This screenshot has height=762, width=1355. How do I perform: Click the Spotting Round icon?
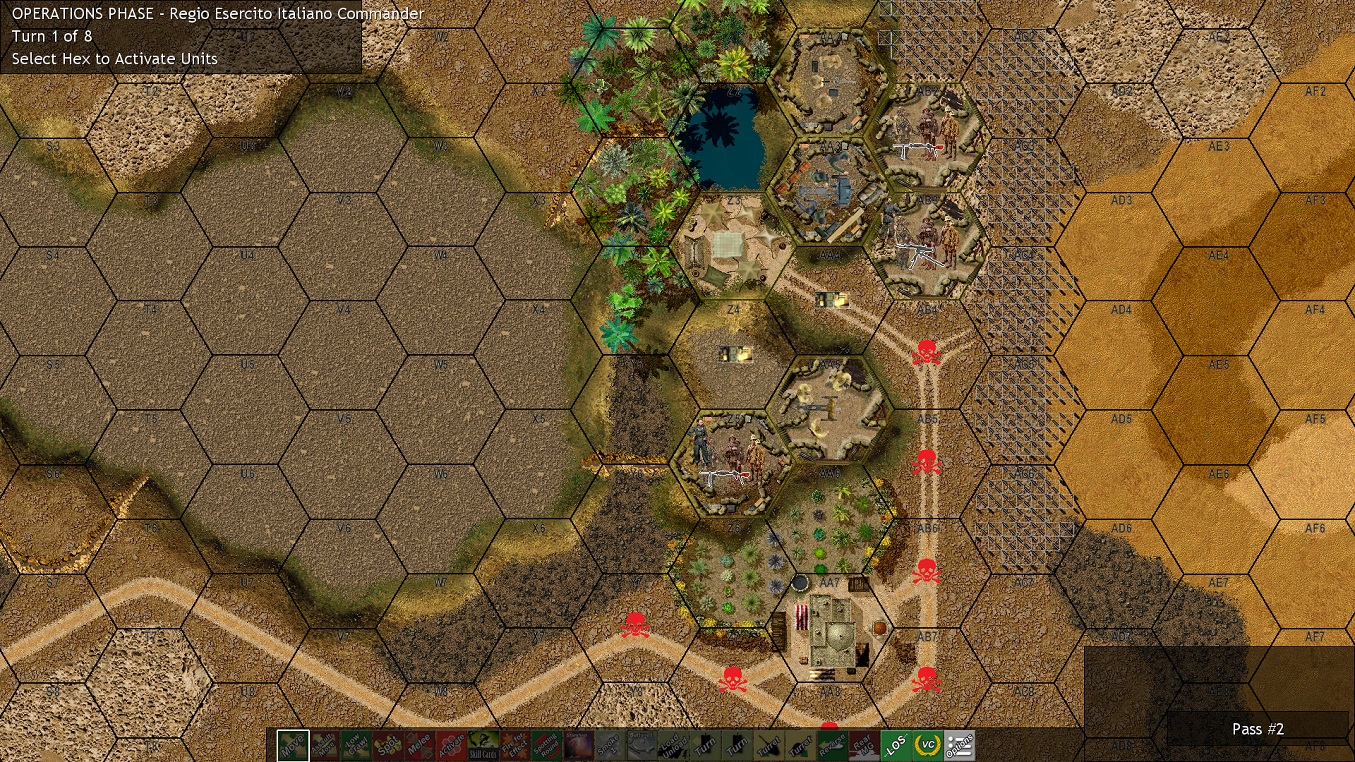(546, 745)
